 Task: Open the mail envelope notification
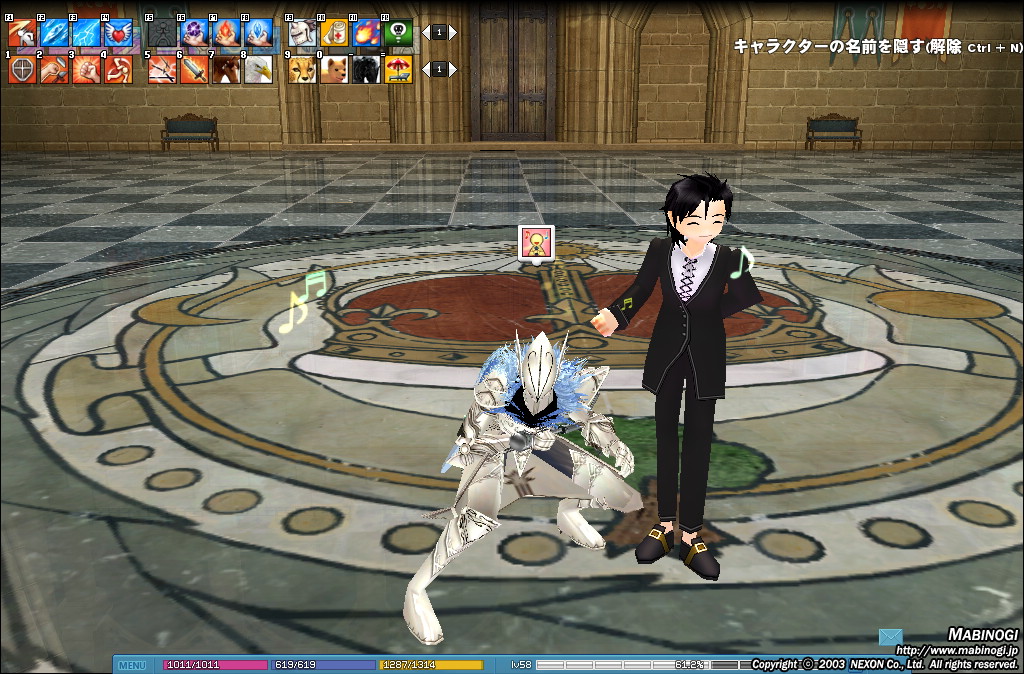pyautogui.click(x=891, y=637)
